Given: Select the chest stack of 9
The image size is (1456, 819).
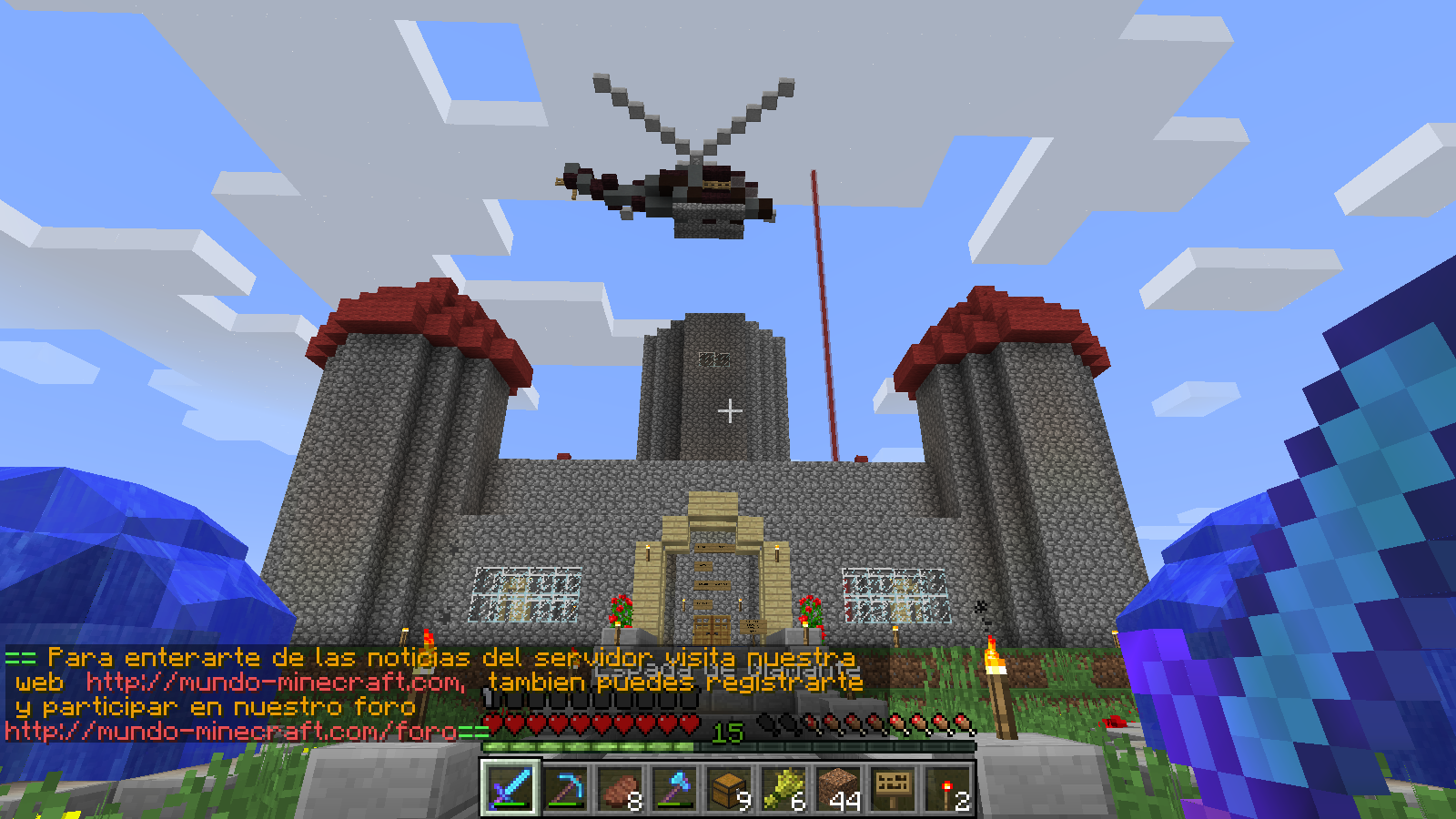Looking at the screenshot, I should (x=729, y=787).
